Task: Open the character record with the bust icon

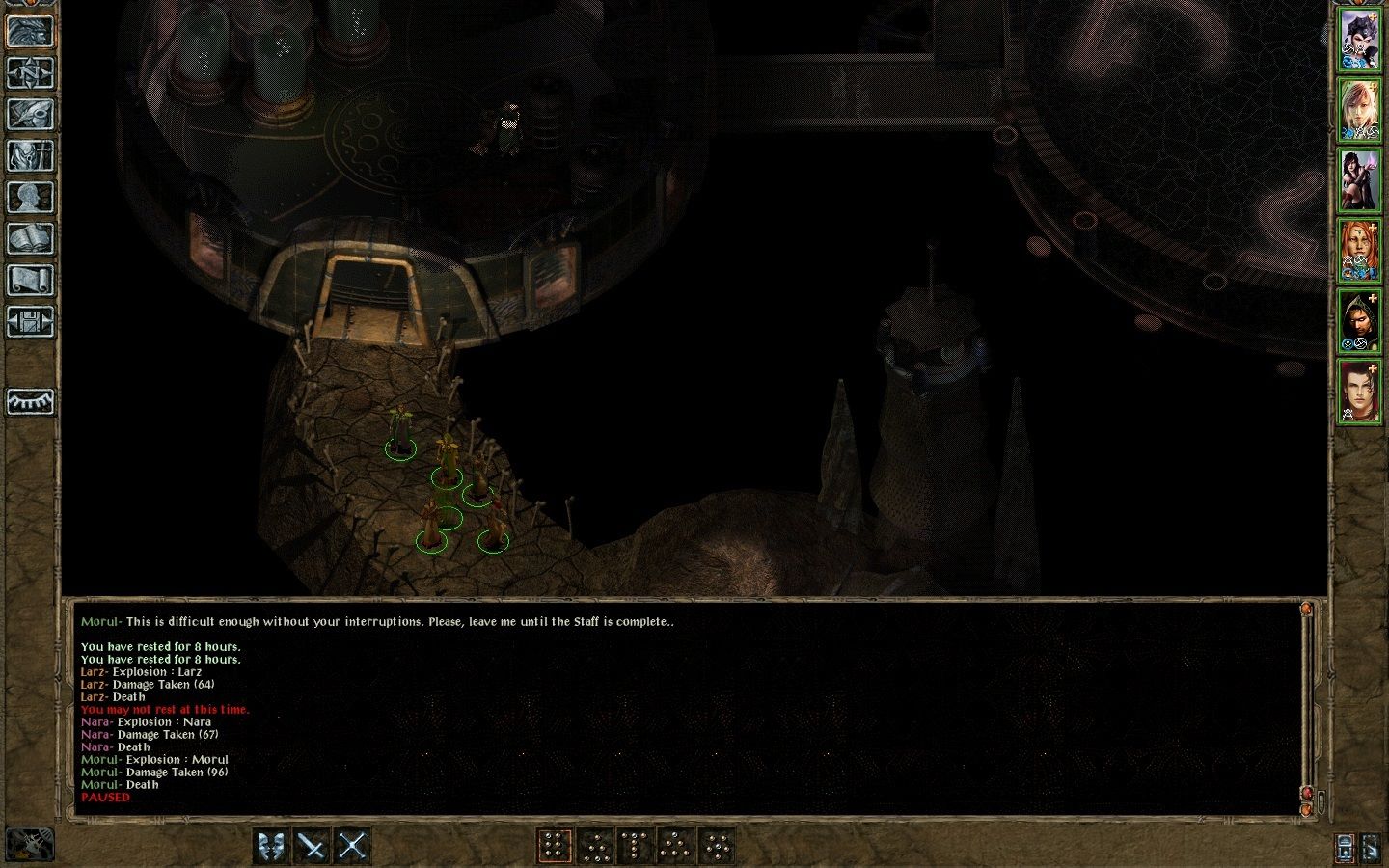Action: tap(30, 197)
